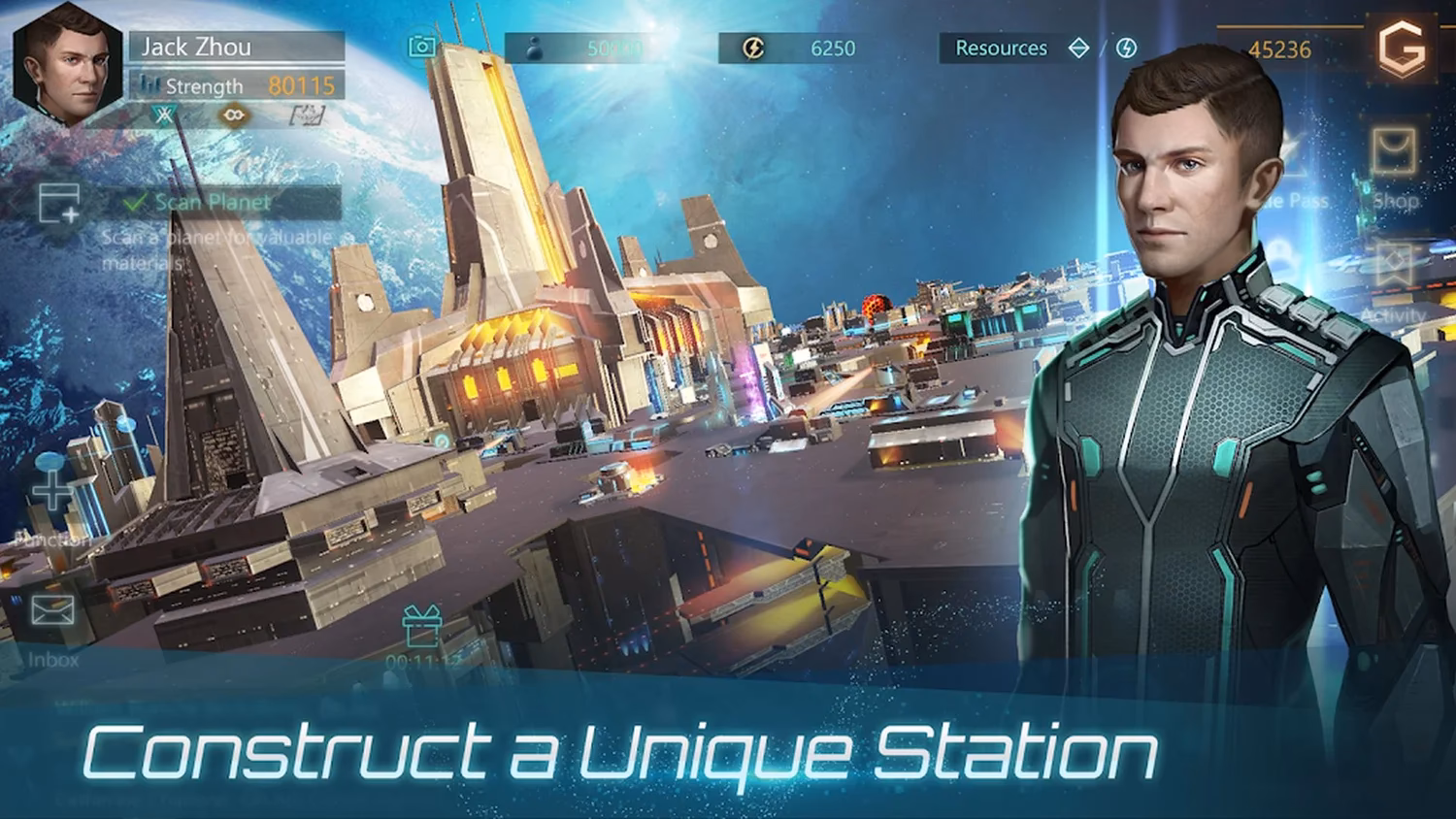This screenshot has width=1456, height=819.
Task: Switch Resources view using the lightning toggle
Action: [1126, 48]
